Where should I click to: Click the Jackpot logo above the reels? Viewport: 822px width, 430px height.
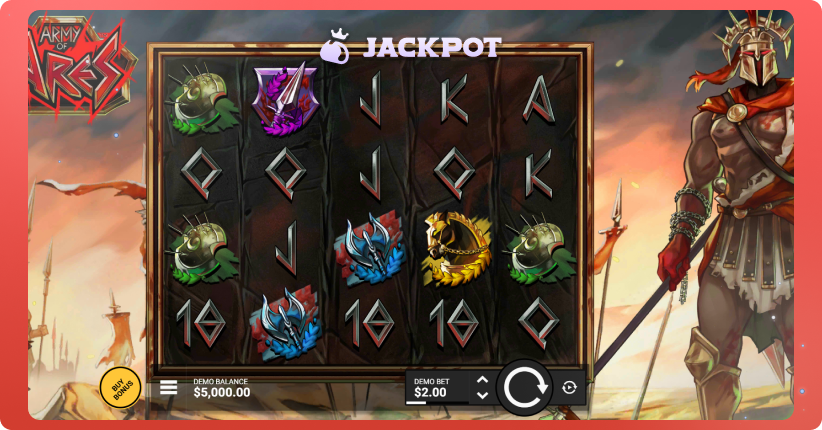click(x=411, y=46)
